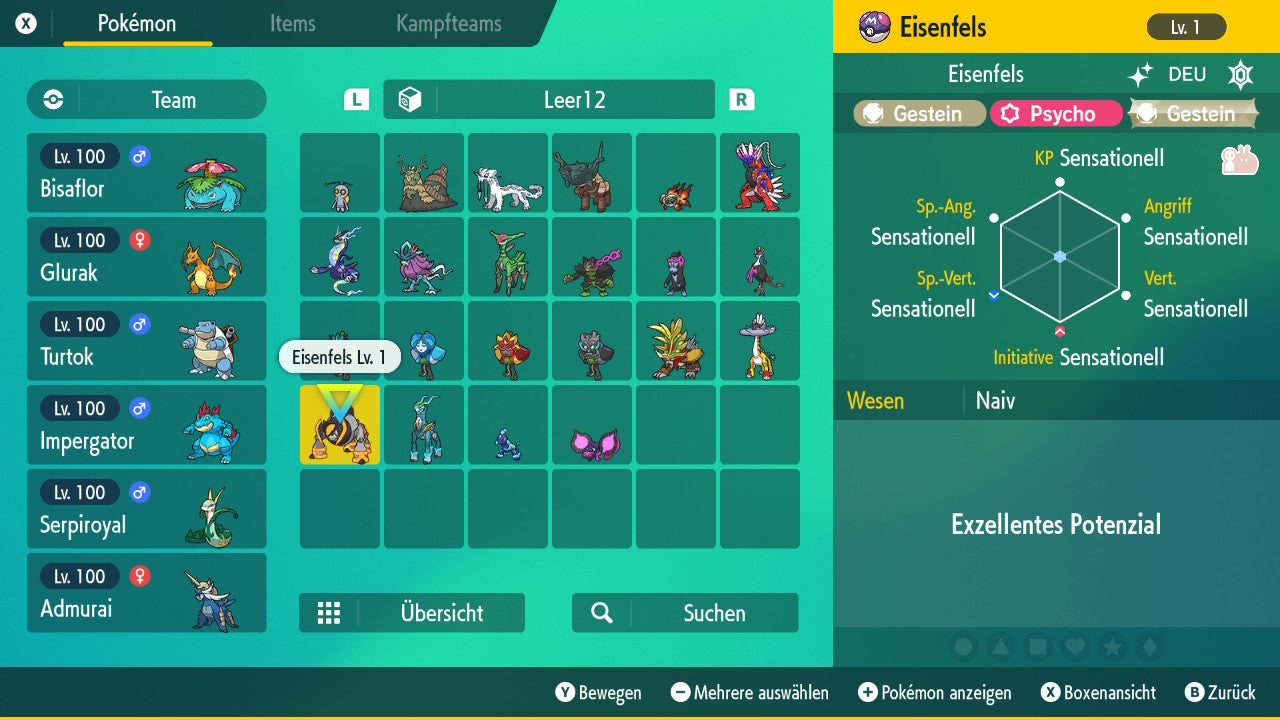Screen dimensions: 1280x720
Task: Click the grid icon on the Übersicht button
Action: pyautogui.click(x=330, y=612)
